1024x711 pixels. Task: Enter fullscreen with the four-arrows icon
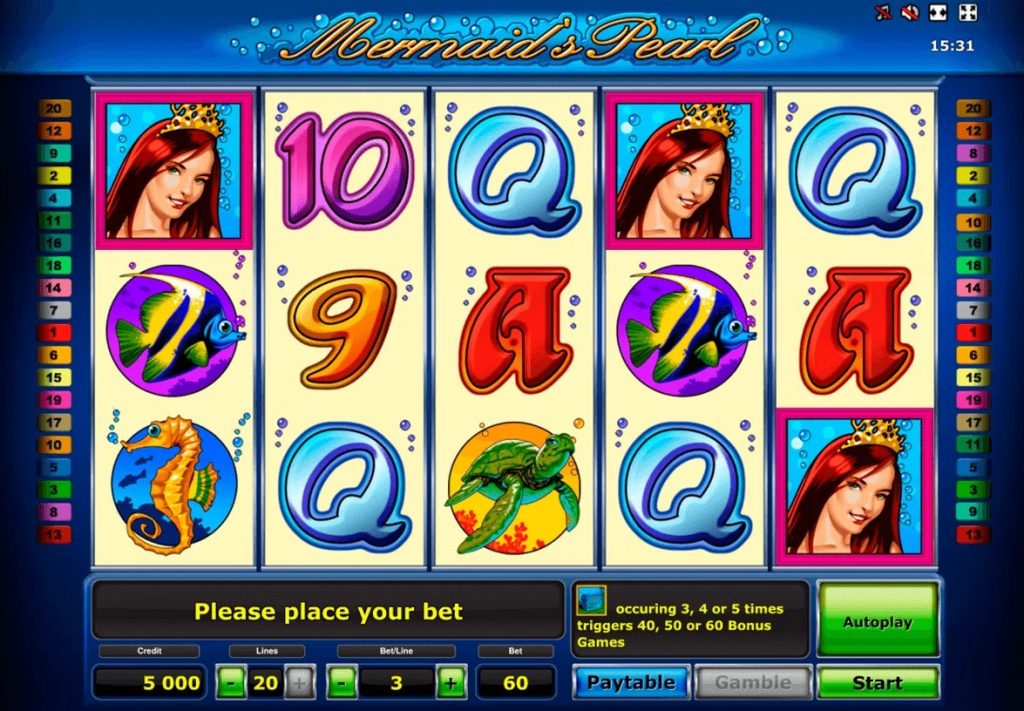tap(966, 13)
